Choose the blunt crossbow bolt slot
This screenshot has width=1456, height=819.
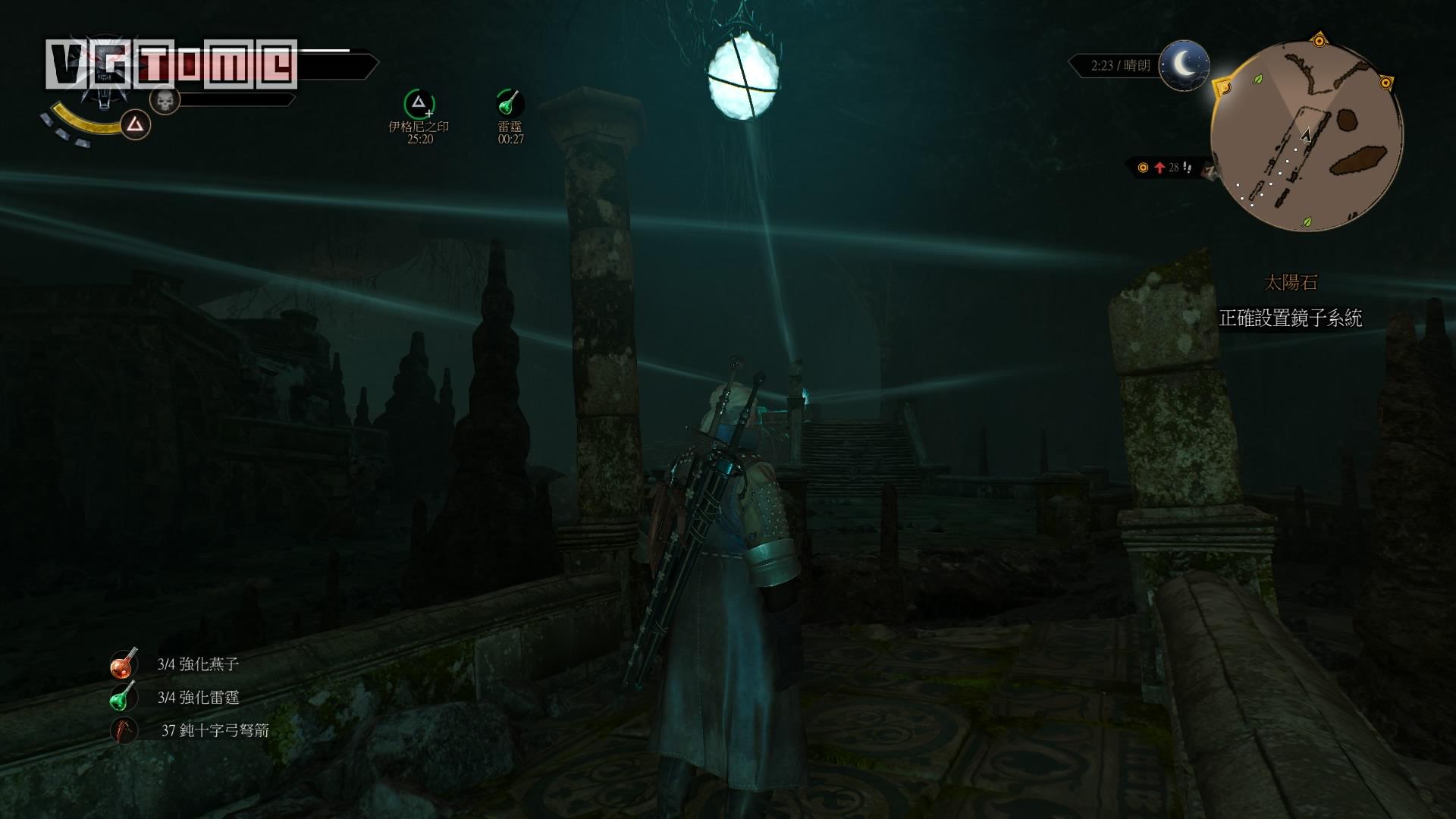124,730
